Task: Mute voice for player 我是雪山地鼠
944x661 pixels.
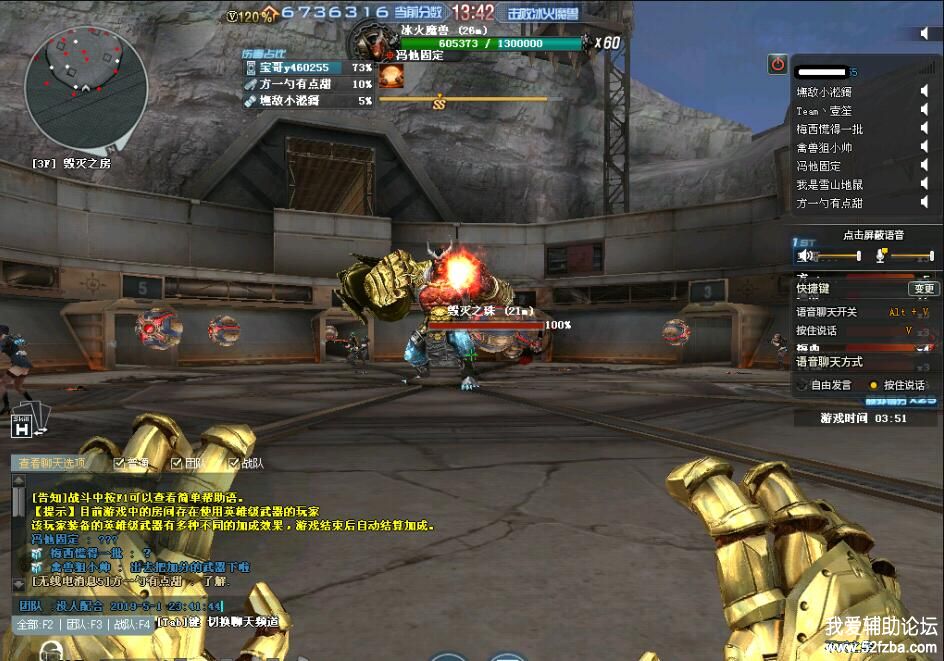Action: click(x=925, y=184)
